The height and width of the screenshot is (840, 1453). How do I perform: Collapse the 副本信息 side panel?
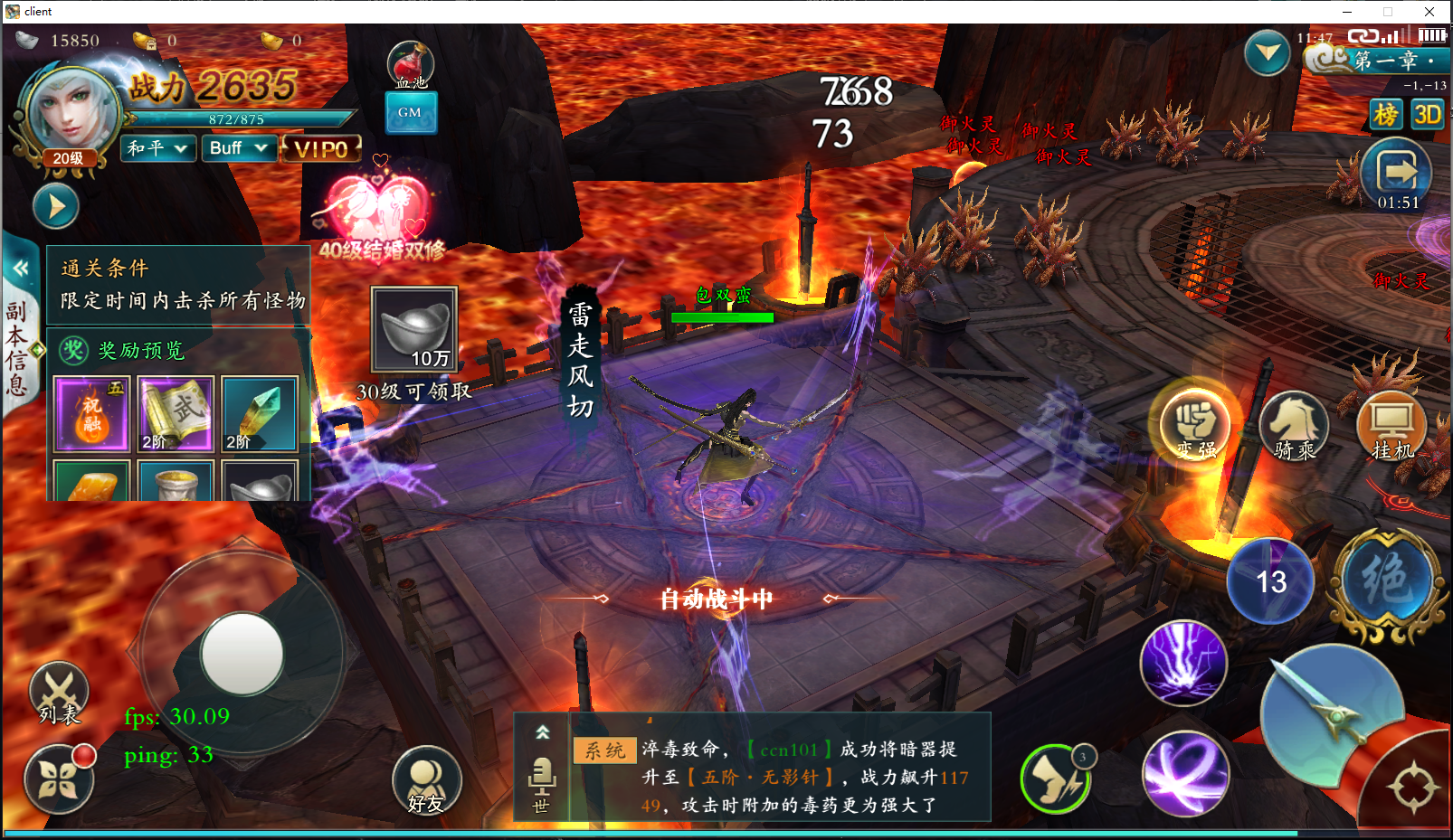point(20,268)
